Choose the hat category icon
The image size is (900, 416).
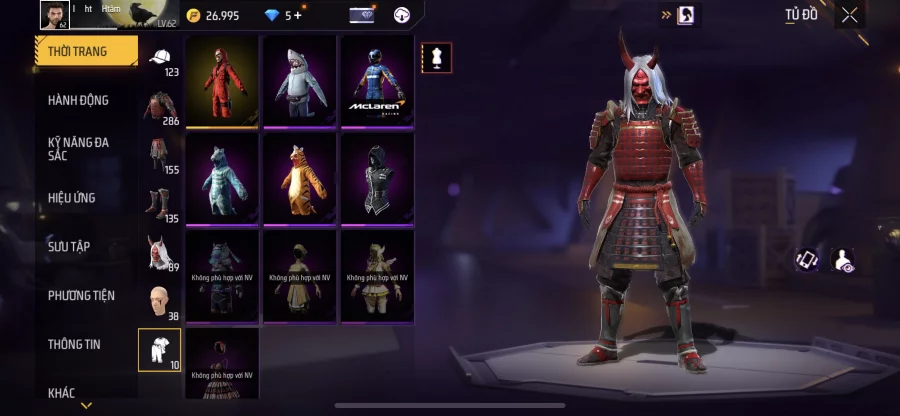[160, 57]
